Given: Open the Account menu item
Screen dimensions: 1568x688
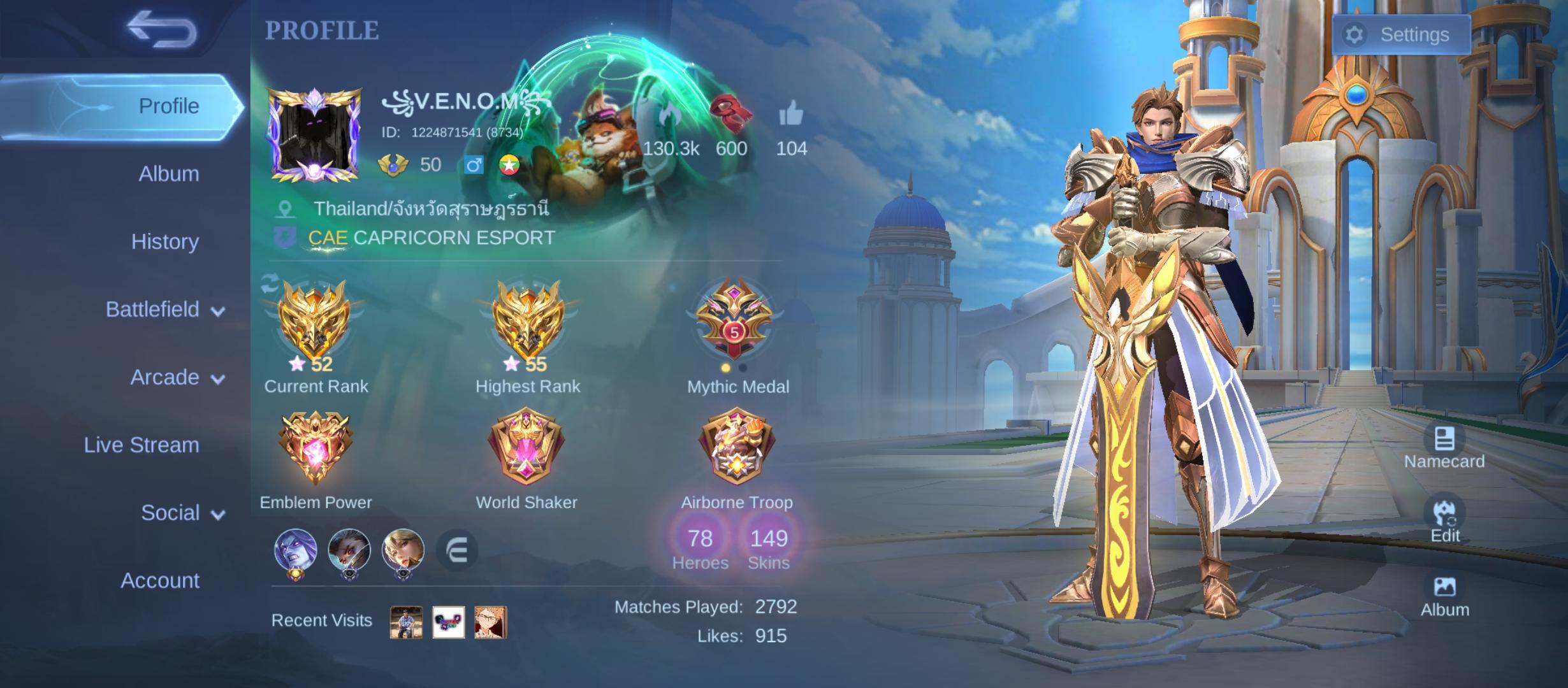Looking at the screenshot, I should pos(160,580).
